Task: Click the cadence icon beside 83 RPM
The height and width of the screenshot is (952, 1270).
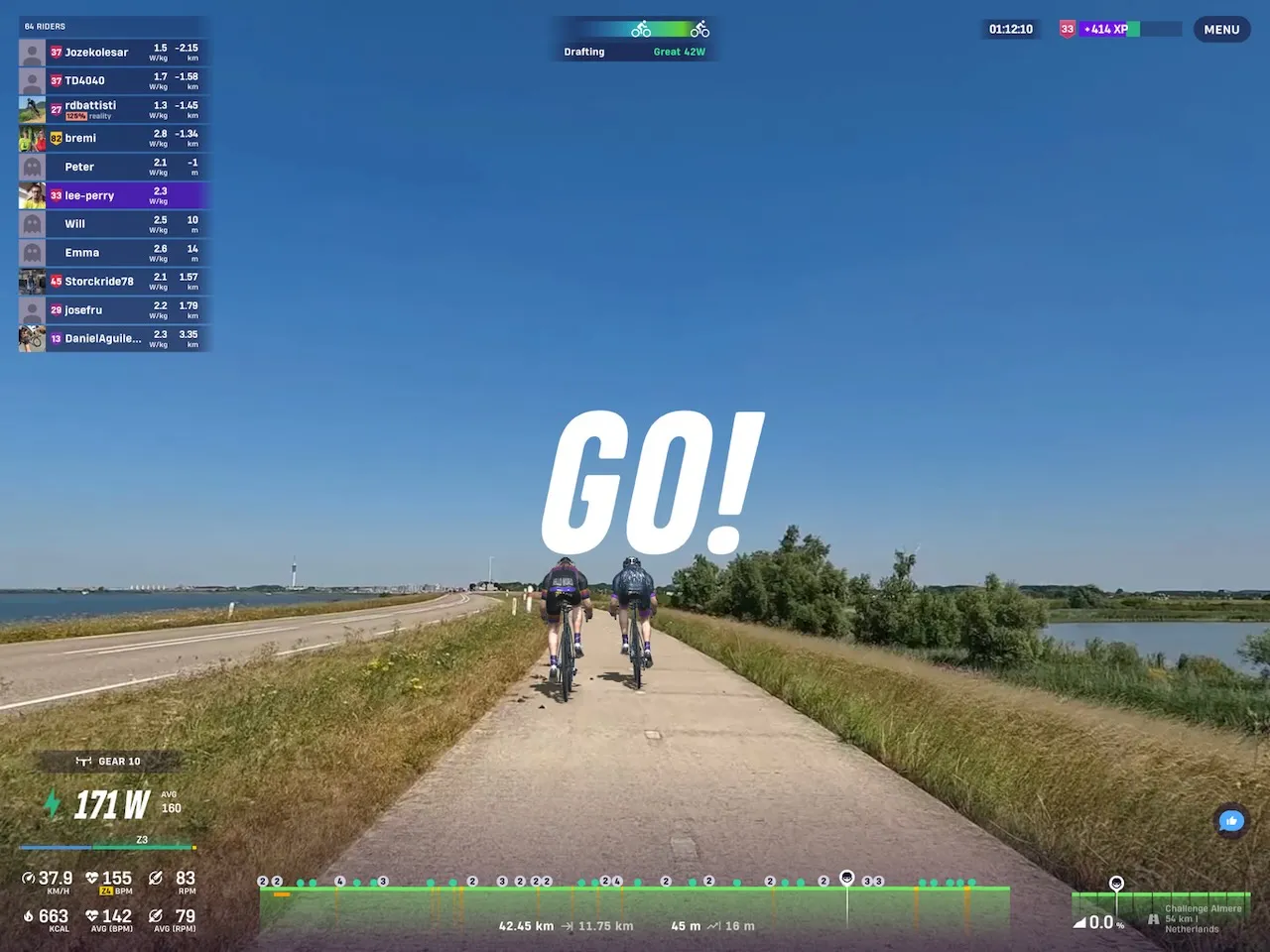Action: click(156, 877)
